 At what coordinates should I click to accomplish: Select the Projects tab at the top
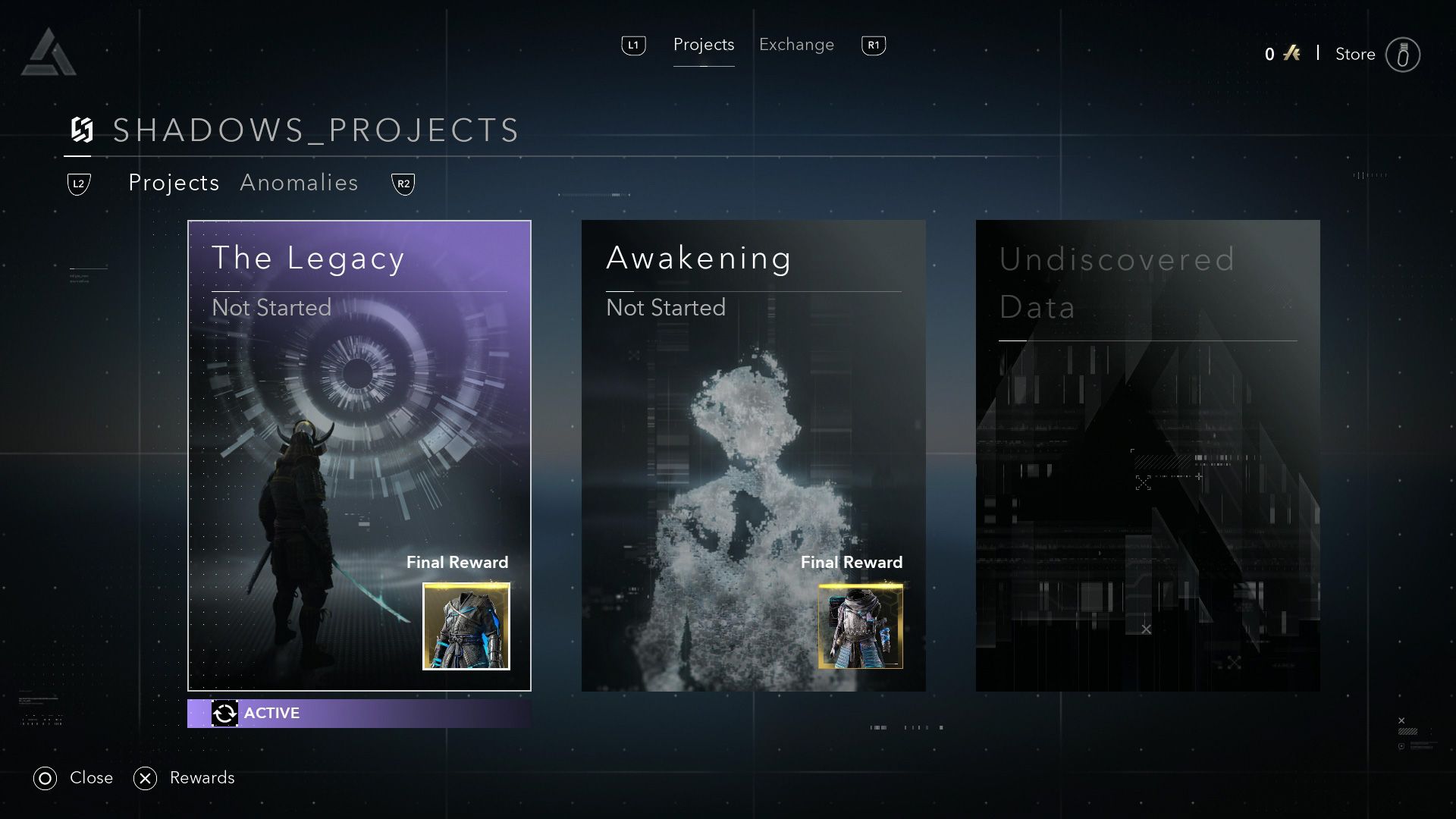pyautogui.click(x=704, y=45)
